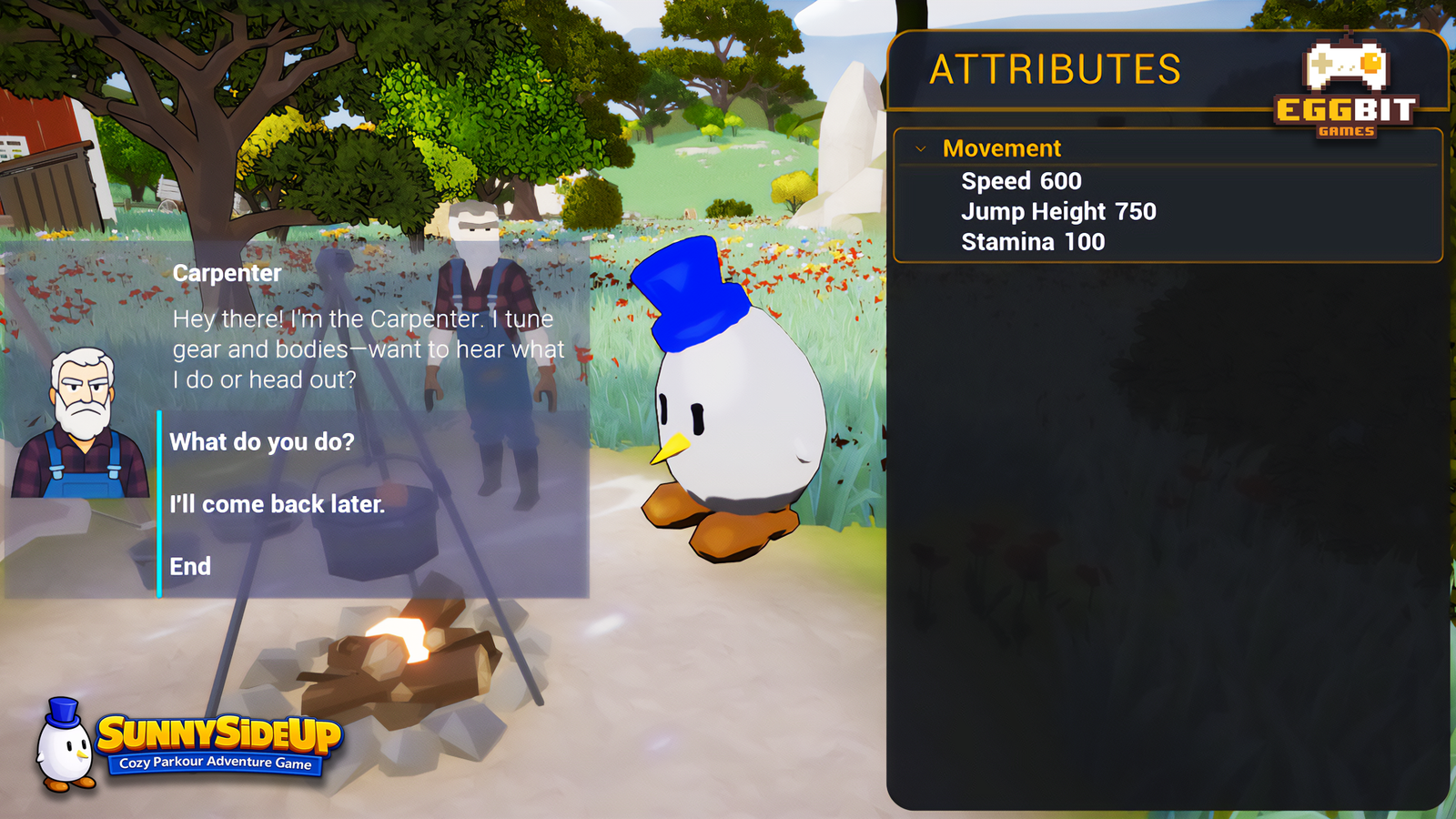Expand the Movement chevron in Attributes
This screenshot has width=1456, height=819.
(x=922, y=148)
